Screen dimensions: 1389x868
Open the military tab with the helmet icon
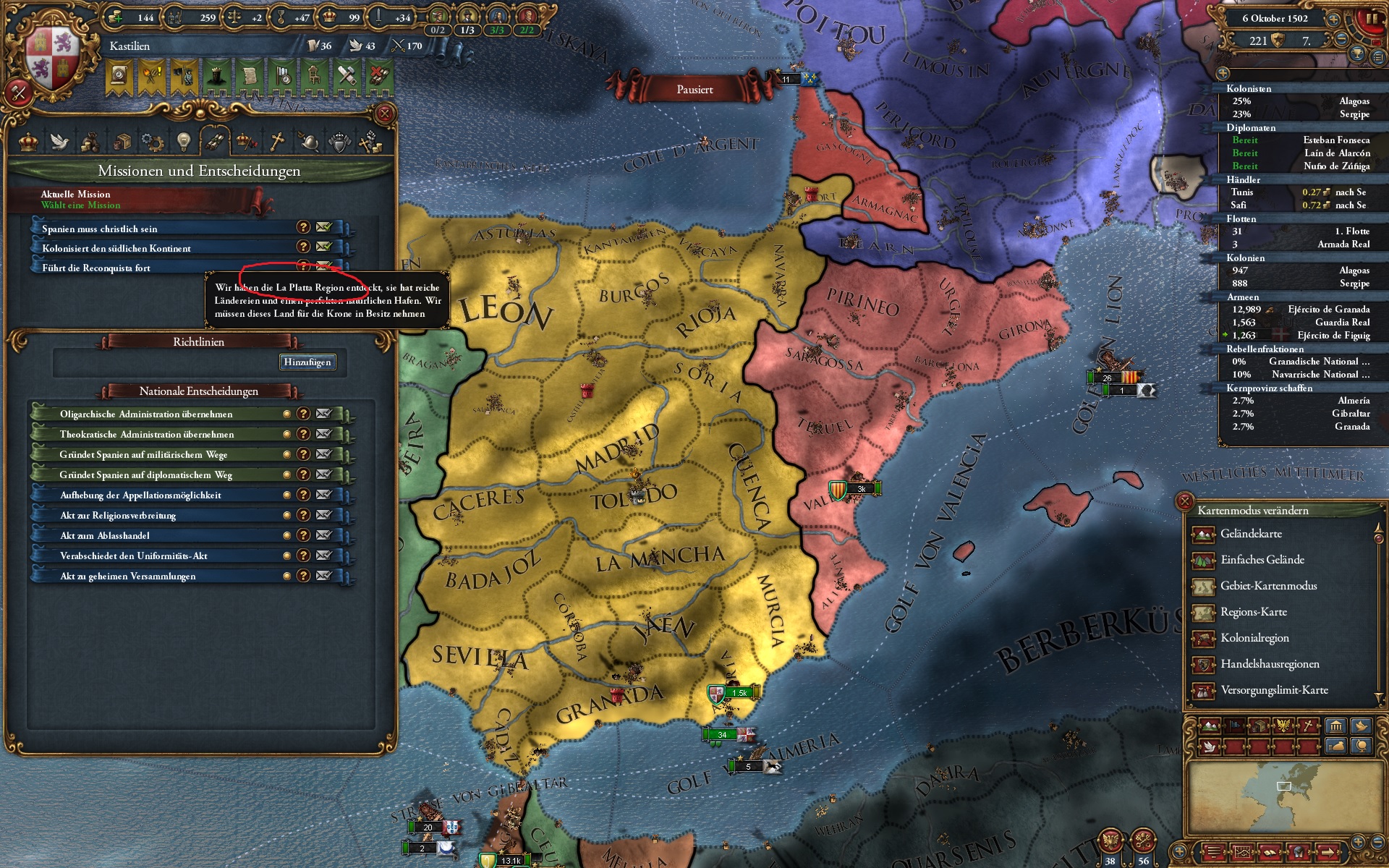[x=310, y=142]
